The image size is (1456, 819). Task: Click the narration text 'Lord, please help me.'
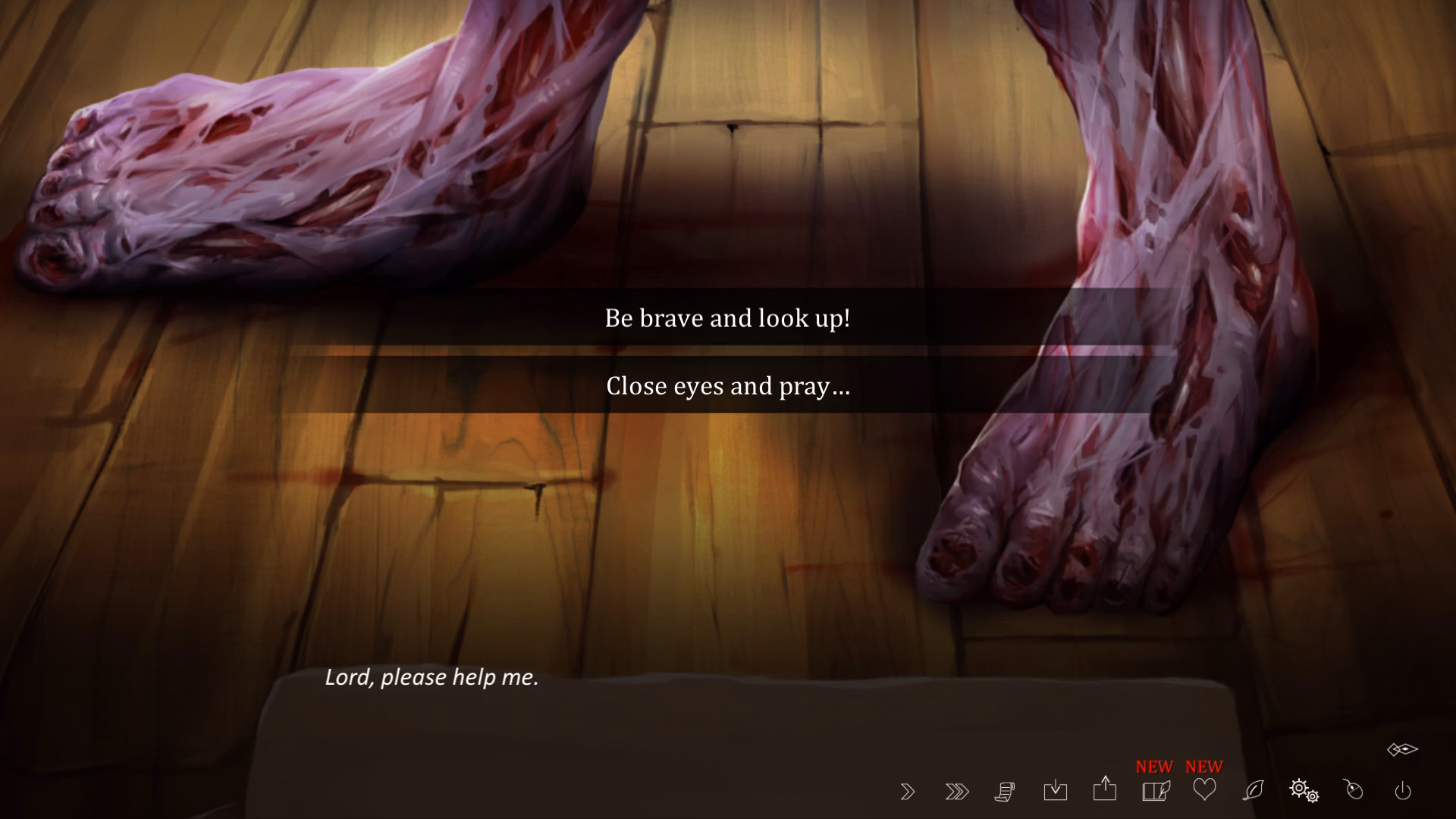[x=431, y=676]
